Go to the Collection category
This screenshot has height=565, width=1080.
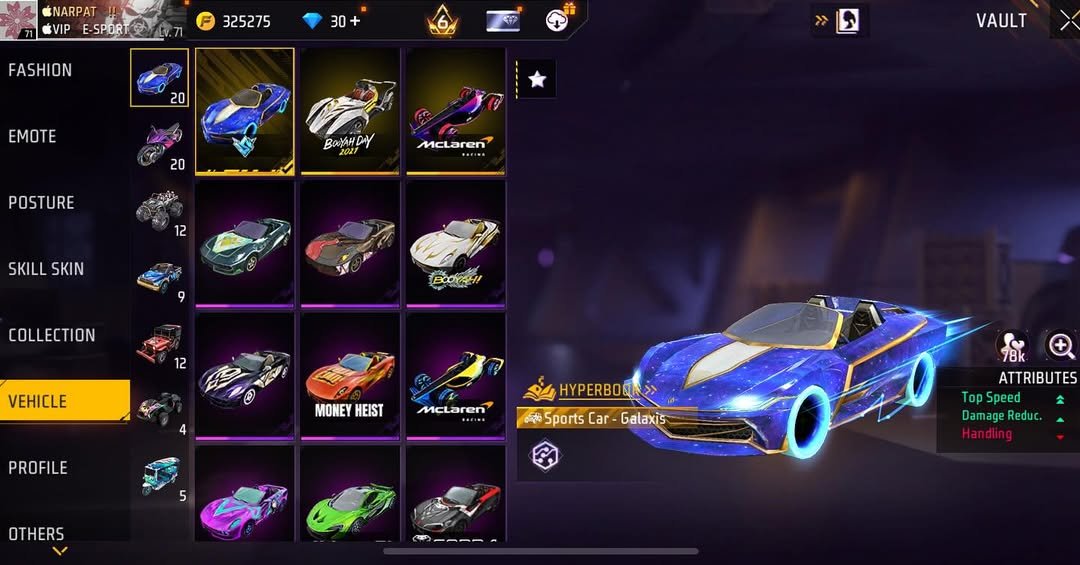tap(52, 335)
